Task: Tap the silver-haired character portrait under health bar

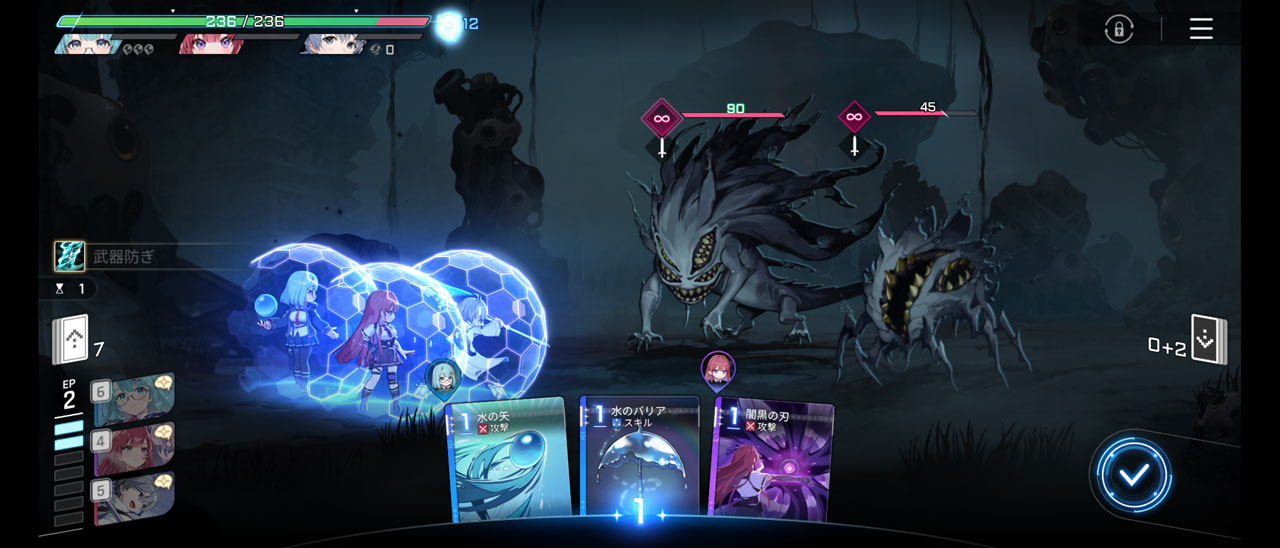Action: (332, 44)
